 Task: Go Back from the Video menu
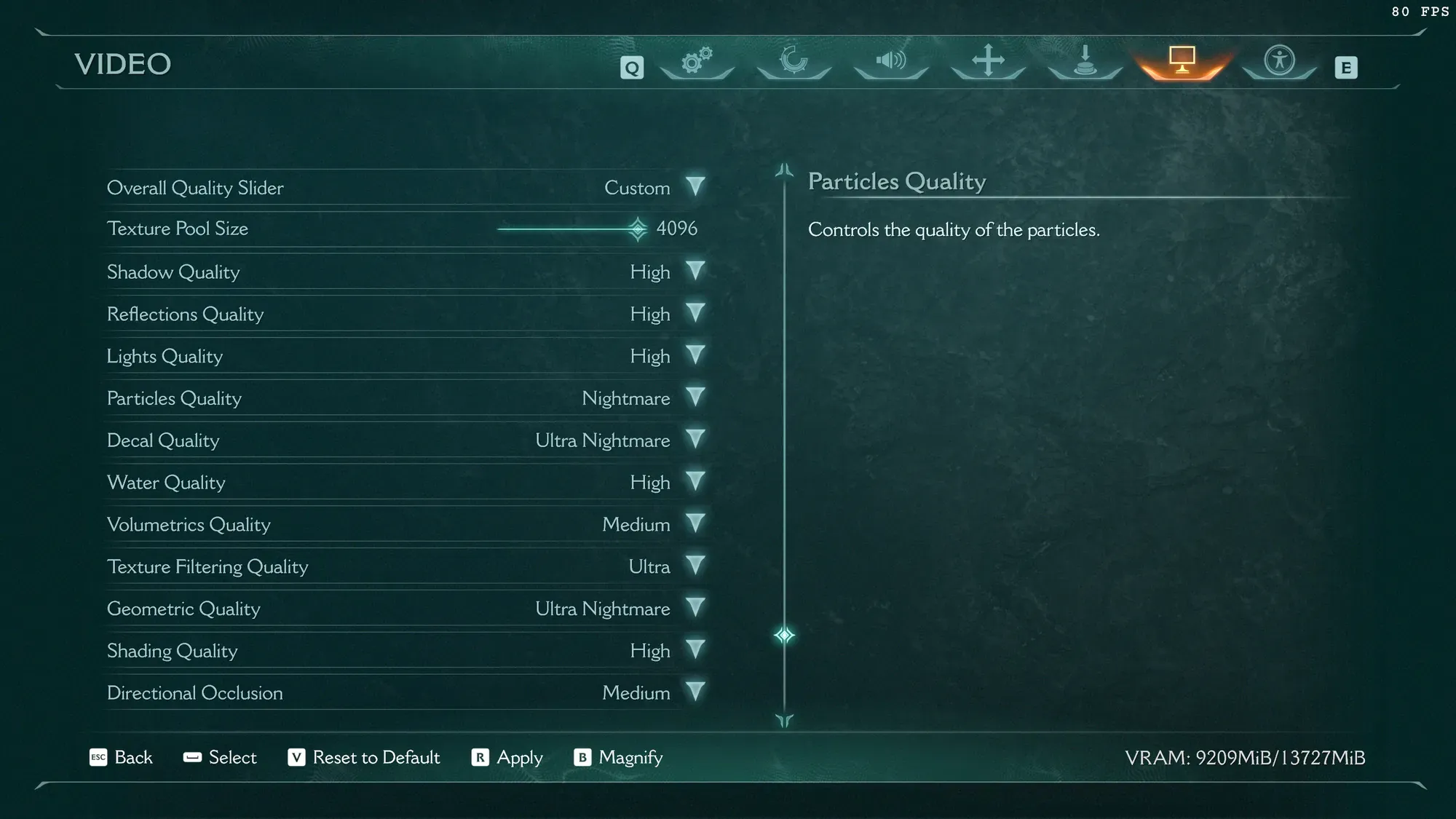coord(121,757)
